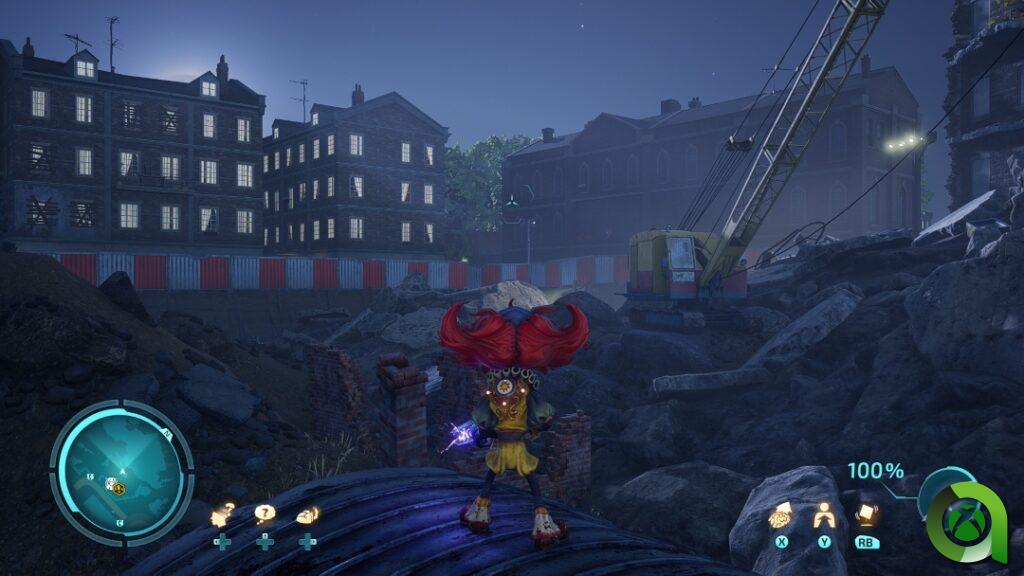The height and width of the screenshot is (576, 1024).
Task: Click the north indicator on minimap ring
Action: tap(166, 434)
